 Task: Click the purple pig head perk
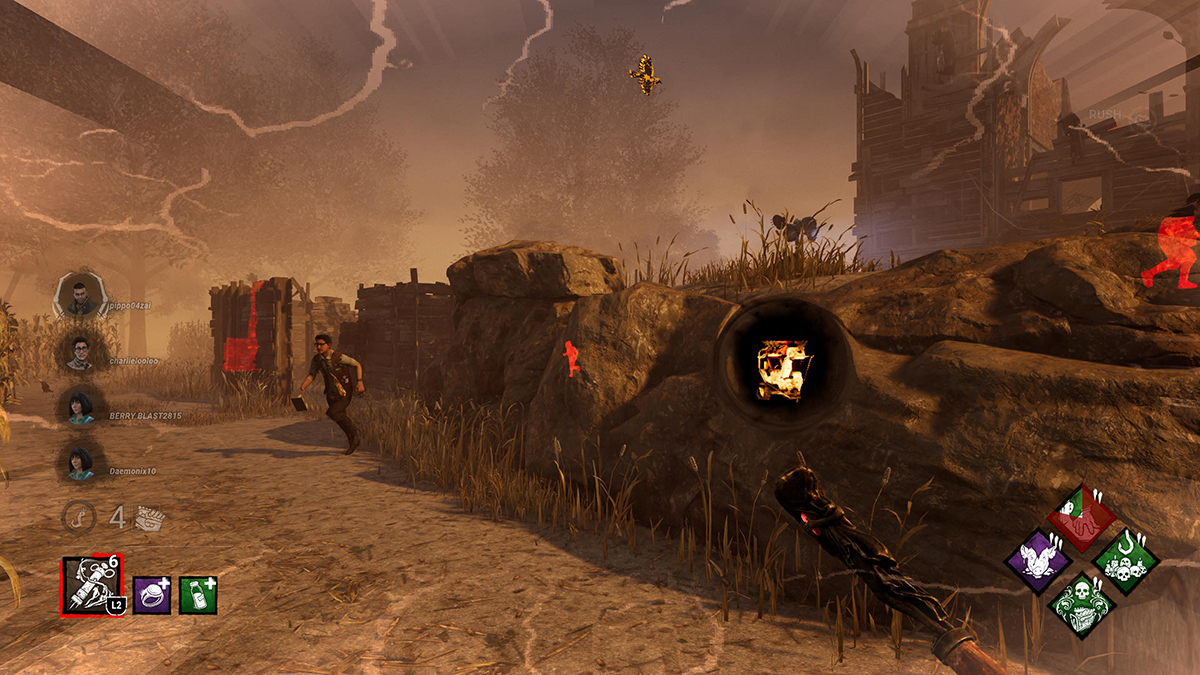pyautogui.click(x=1038, y=561)
